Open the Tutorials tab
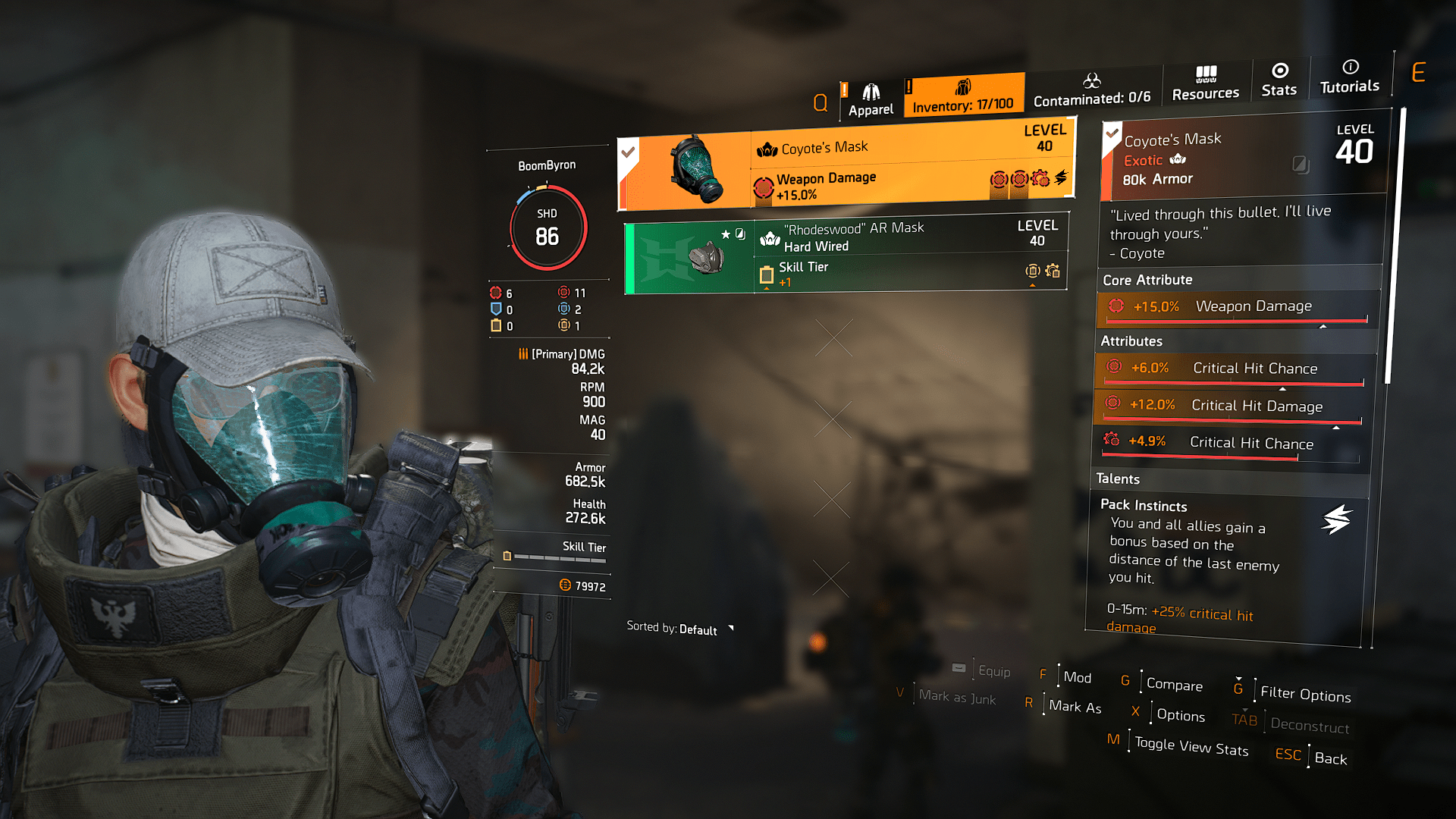The width and height of the screenshot is (1456, 819). pos(1350,77)
